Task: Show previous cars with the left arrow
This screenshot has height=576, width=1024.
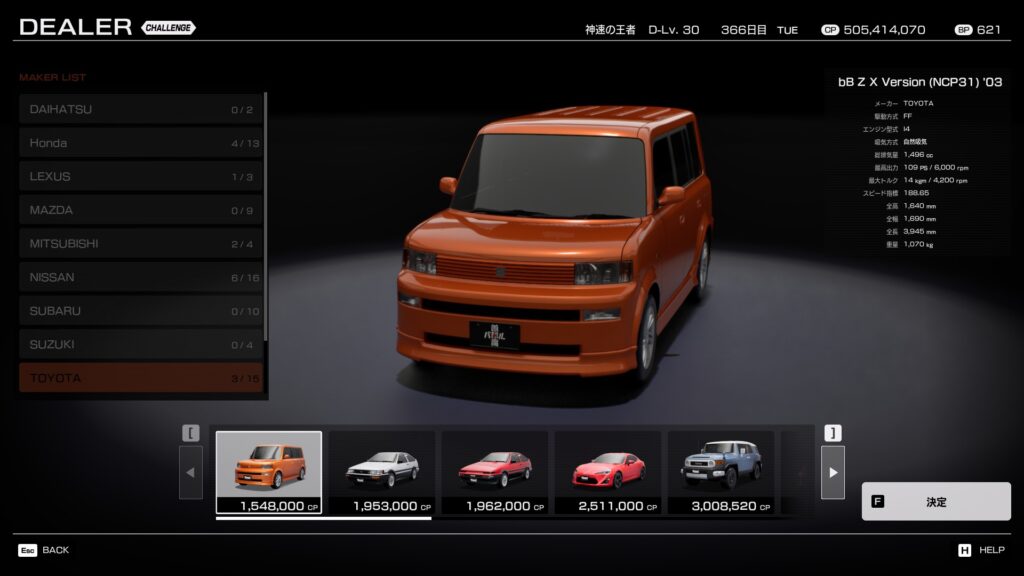Action: [191, 472]
